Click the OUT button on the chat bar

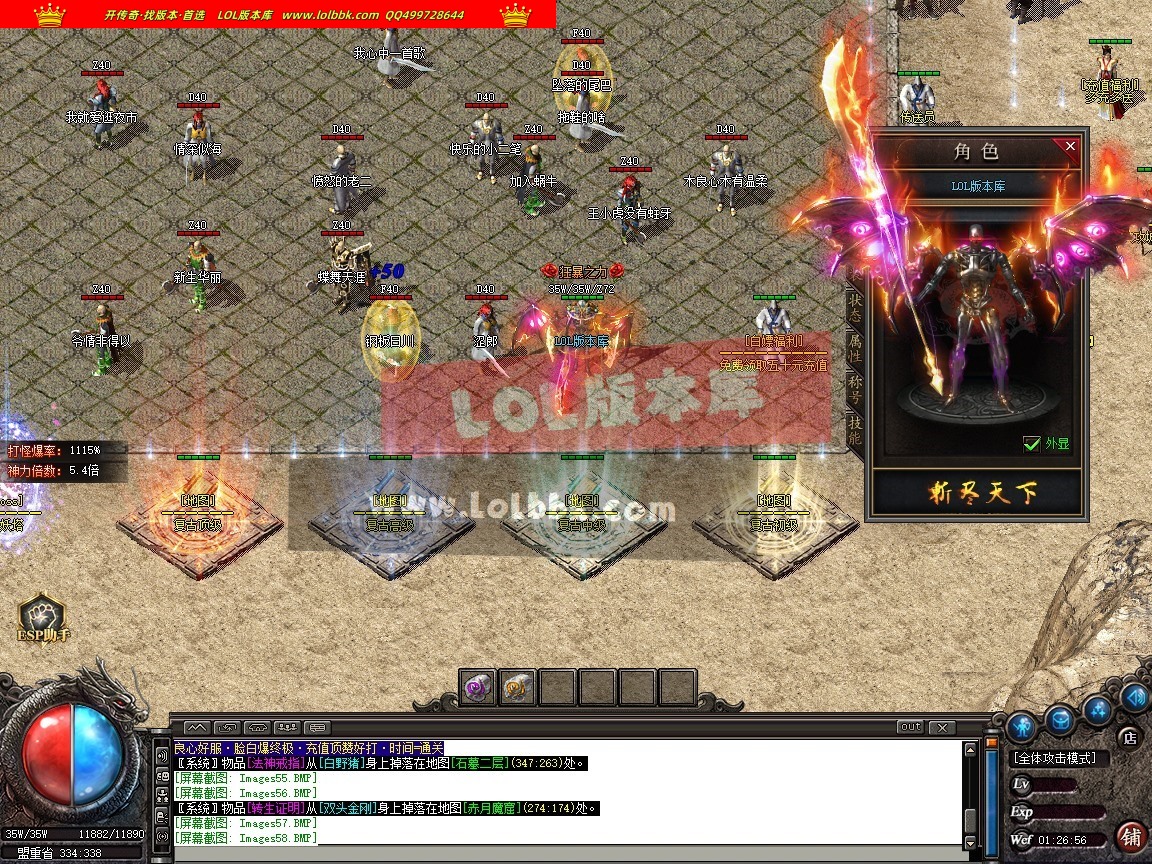pyautogui.click(x=910, y=727)
